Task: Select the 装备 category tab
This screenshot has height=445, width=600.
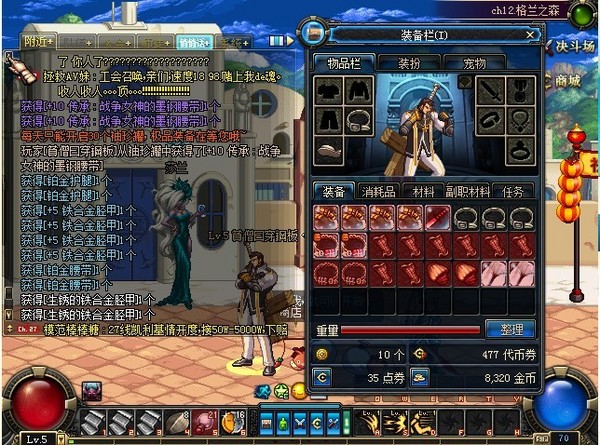Action: tap(334, 191)
